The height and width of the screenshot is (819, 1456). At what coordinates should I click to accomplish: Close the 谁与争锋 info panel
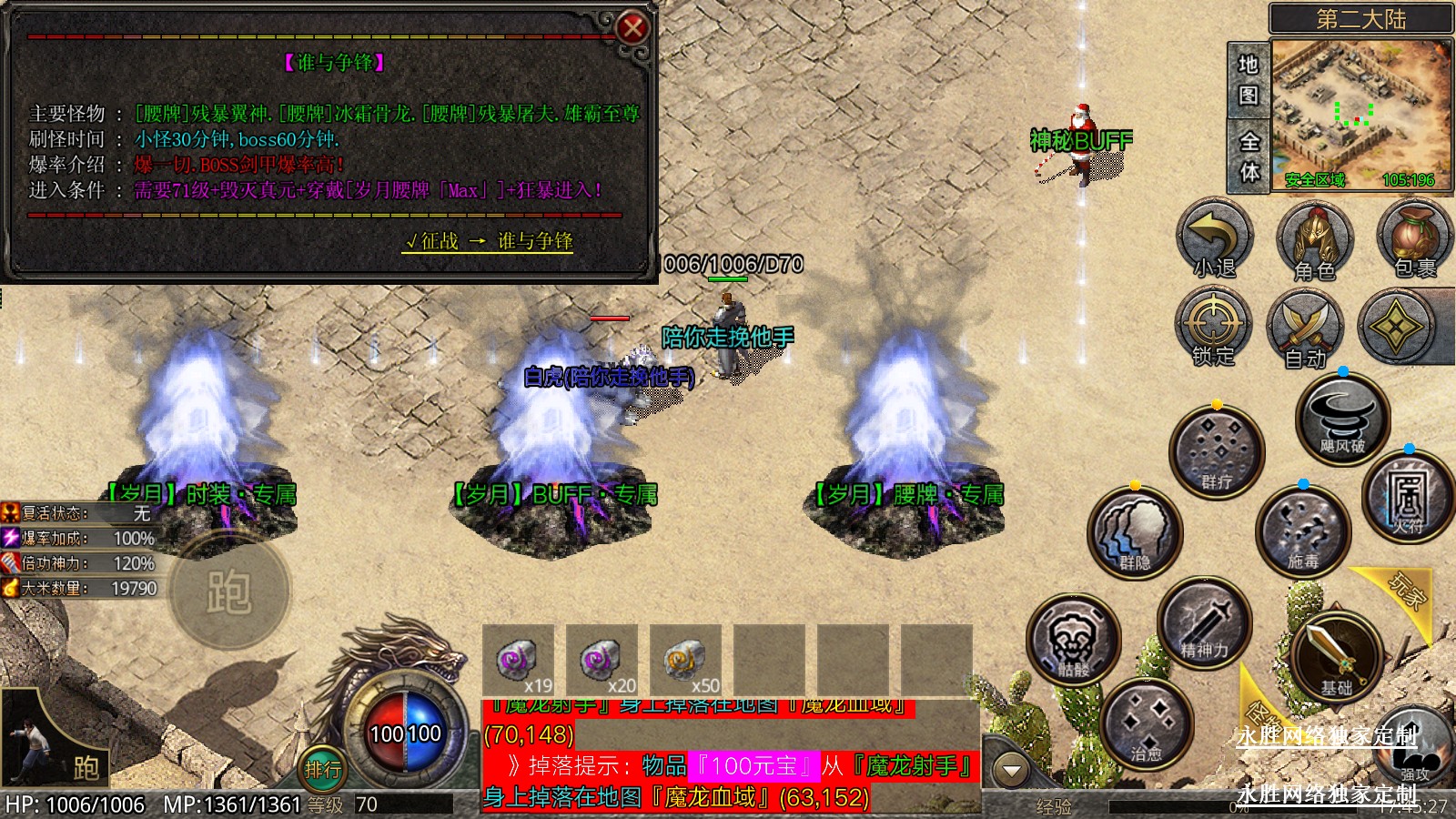(x=632, y=28)
